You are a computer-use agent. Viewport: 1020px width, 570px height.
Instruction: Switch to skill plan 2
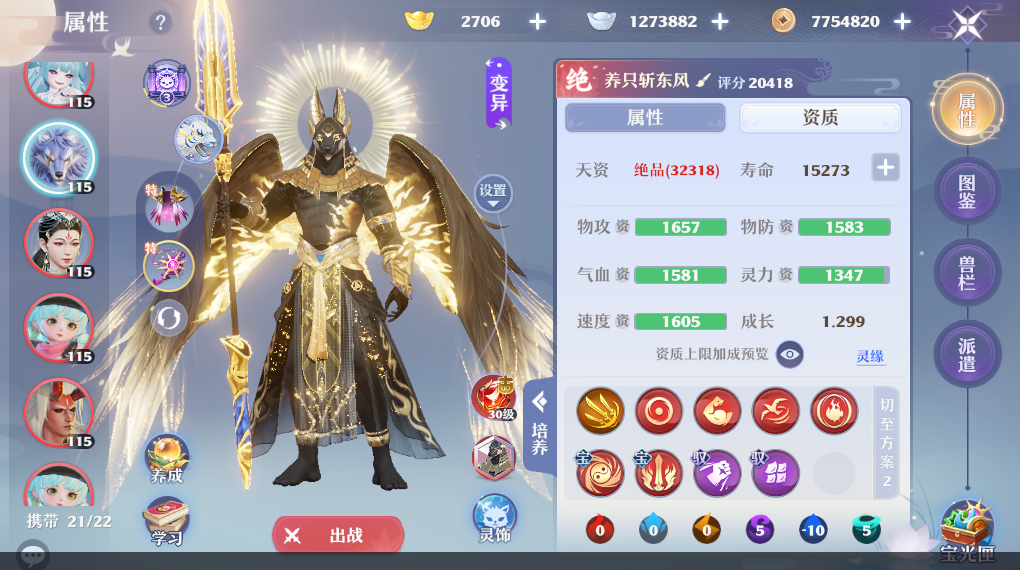pos(886,443)
